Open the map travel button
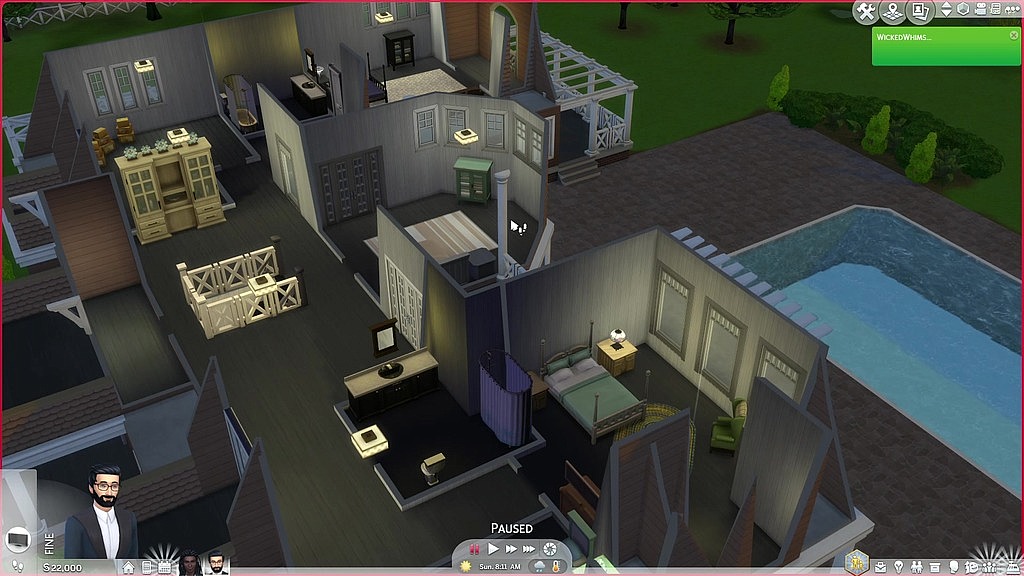This screenshot has width=1024, height=576. click(893, 11)
